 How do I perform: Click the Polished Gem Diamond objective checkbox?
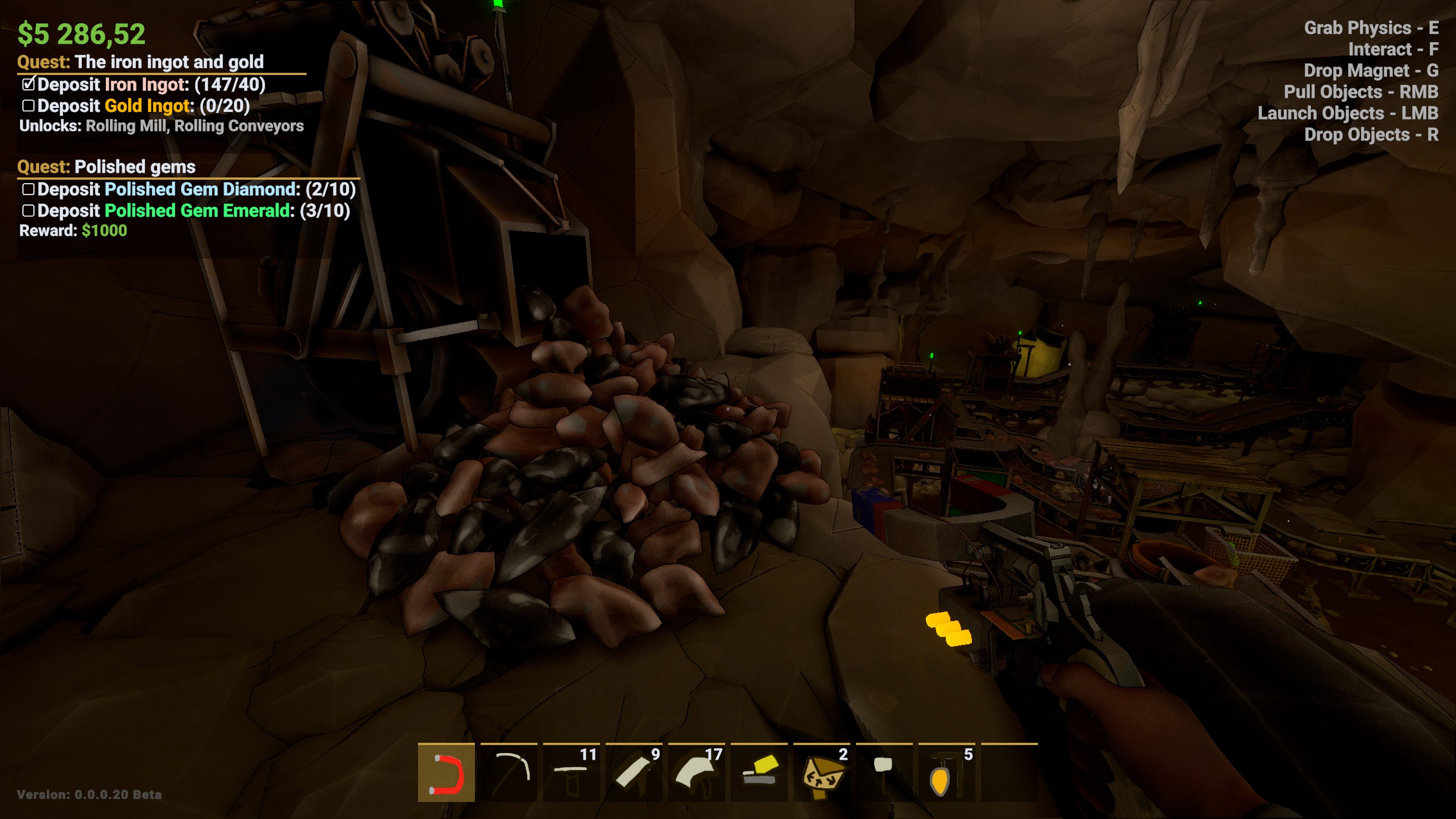tap(28, 189)
